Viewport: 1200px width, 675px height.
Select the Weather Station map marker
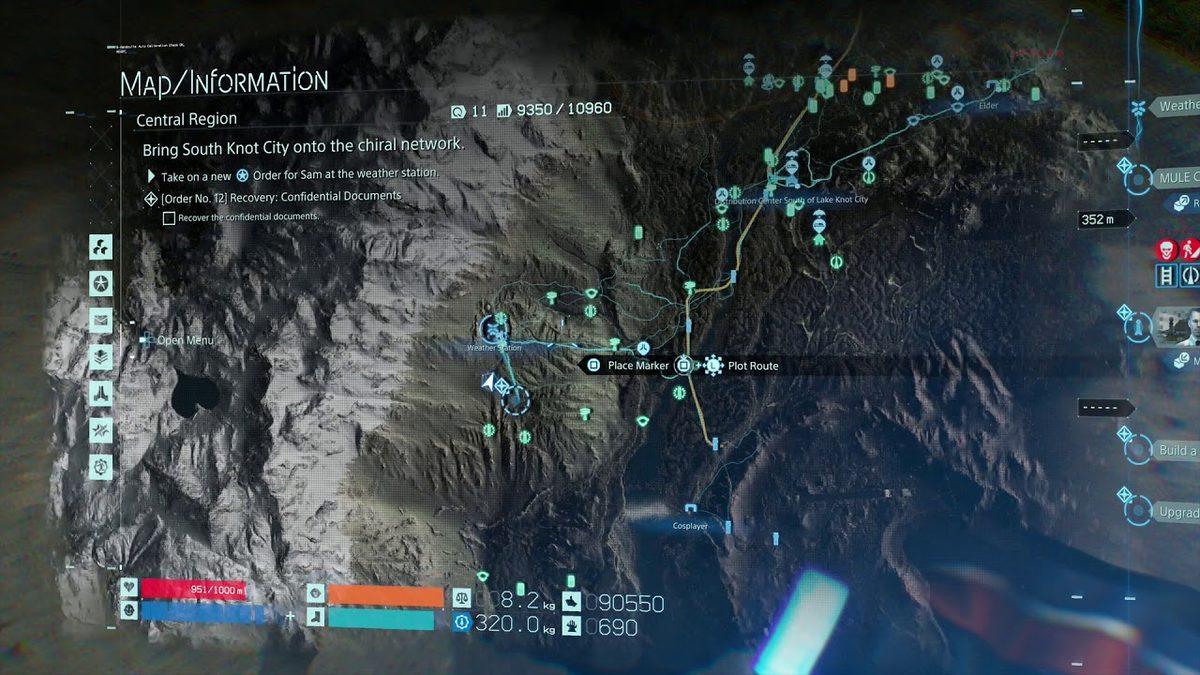coord(493,327)
